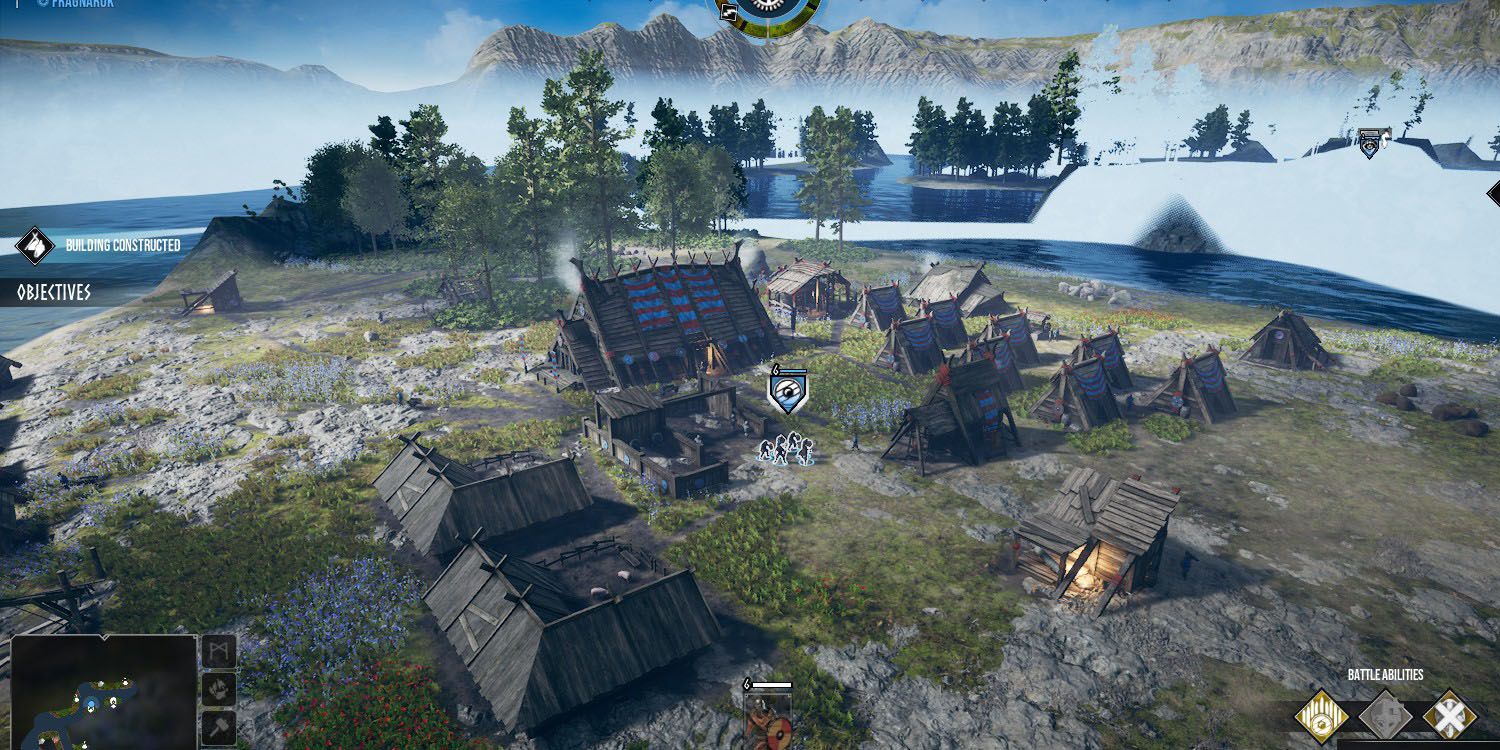
Task: Activate the crossed-out battle ability icon
Action: coord(1449,716)
